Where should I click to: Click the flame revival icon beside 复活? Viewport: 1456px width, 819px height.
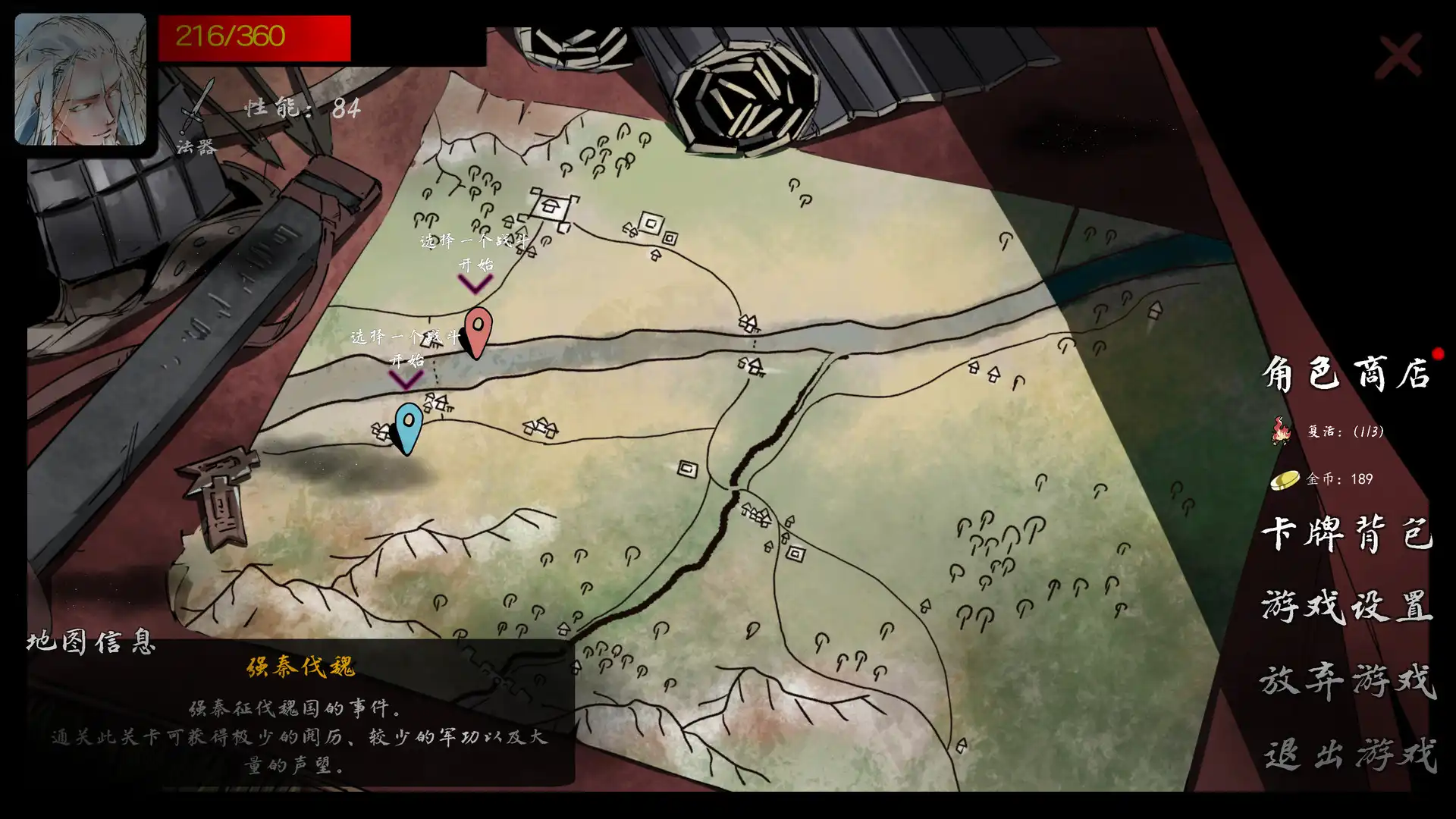pyautogui.click(x=1280, y=432)
